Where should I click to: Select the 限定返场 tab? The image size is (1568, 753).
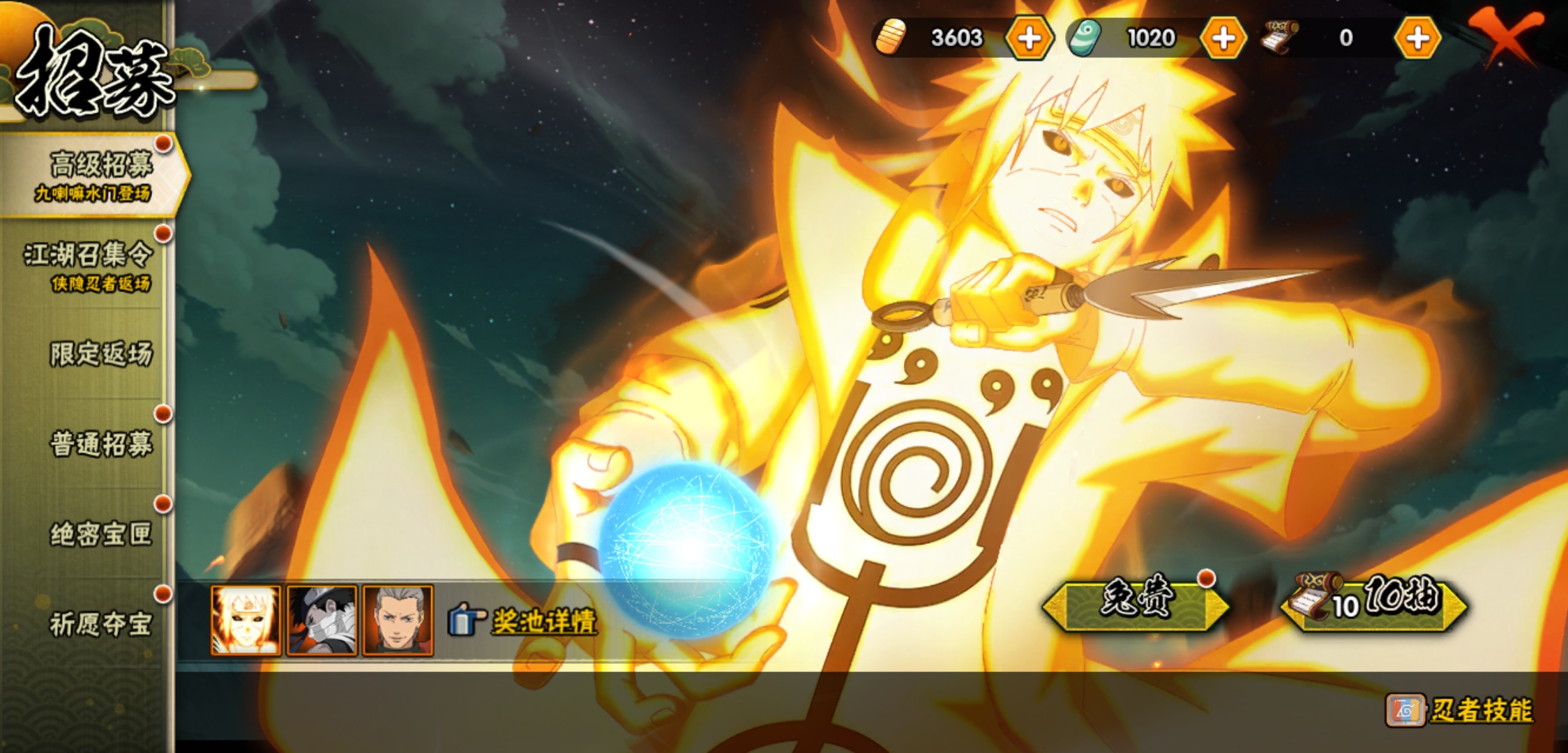(x=100, y=354)
